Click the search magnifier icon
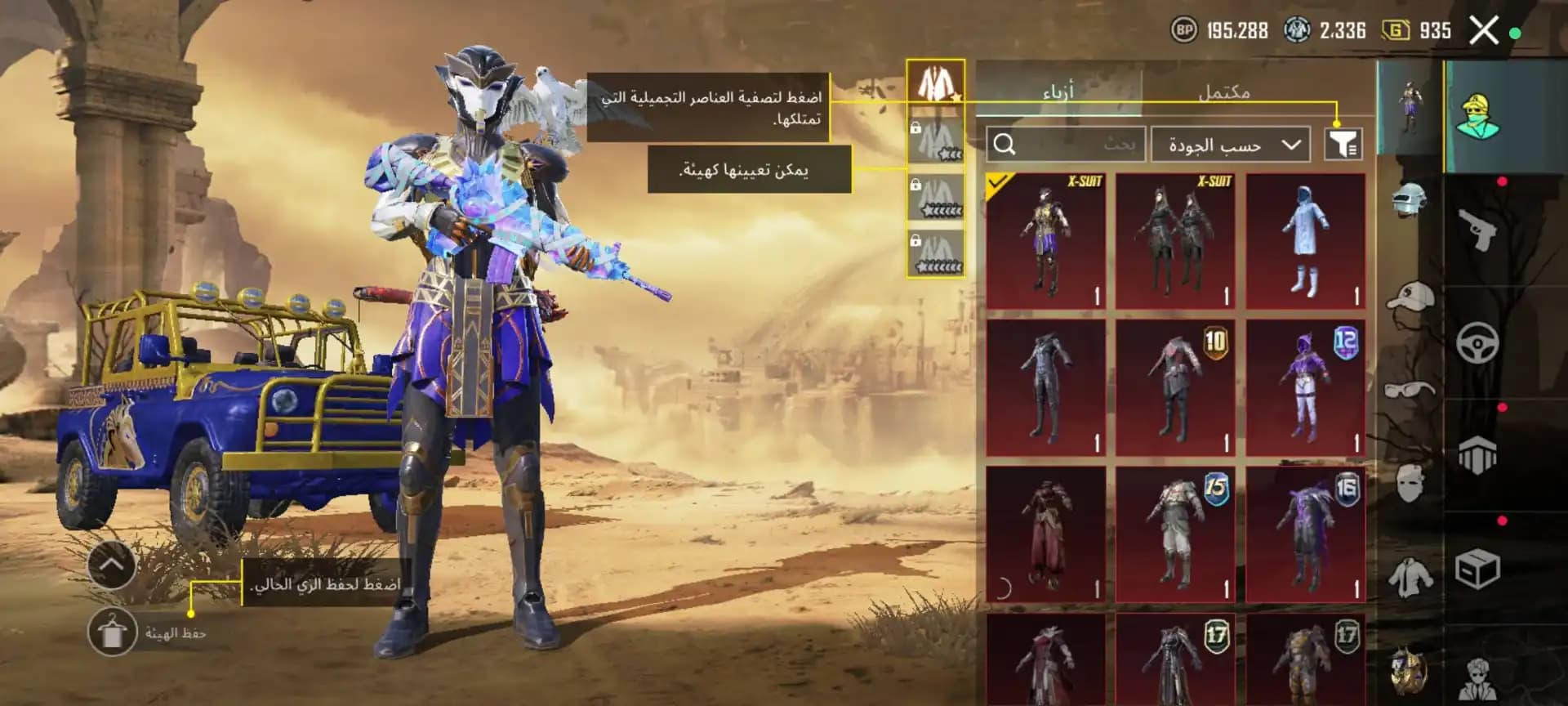This screenshot has width=1568, height=706. pos(1004,143)
